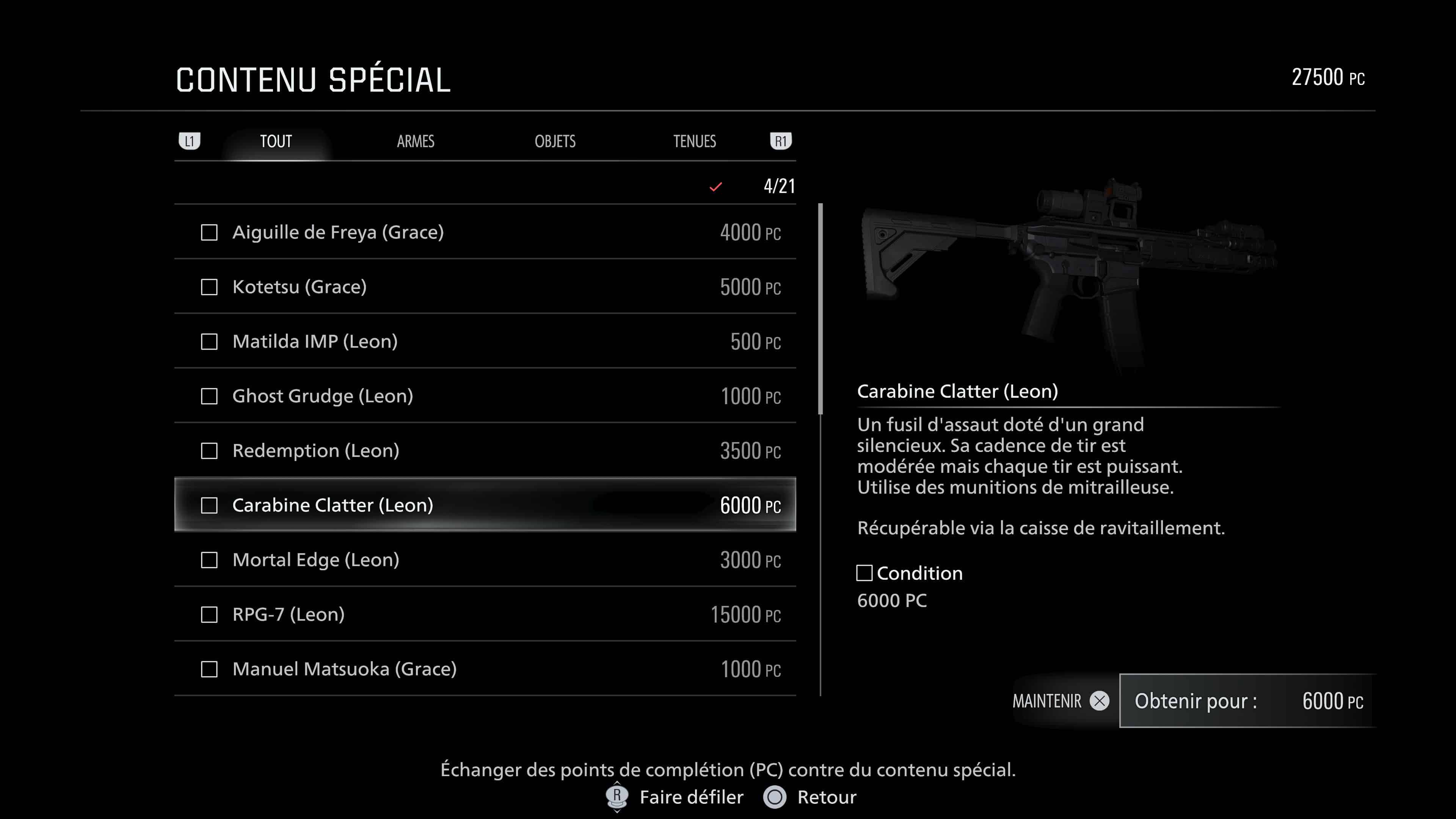Open the TENUES tab
The image size is (1456, 819).
(695, 141)
